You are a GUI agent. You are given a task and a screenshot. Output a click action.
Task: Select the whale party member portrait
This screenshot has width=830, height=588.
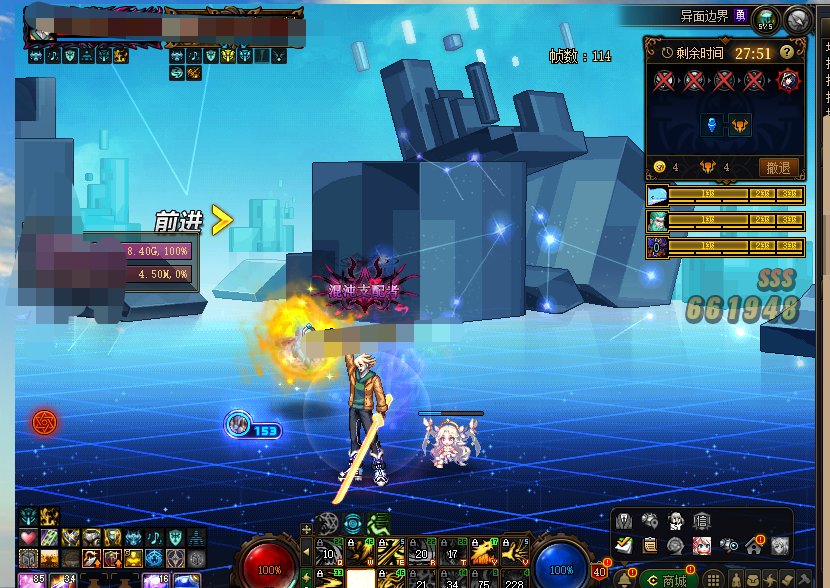657,195
